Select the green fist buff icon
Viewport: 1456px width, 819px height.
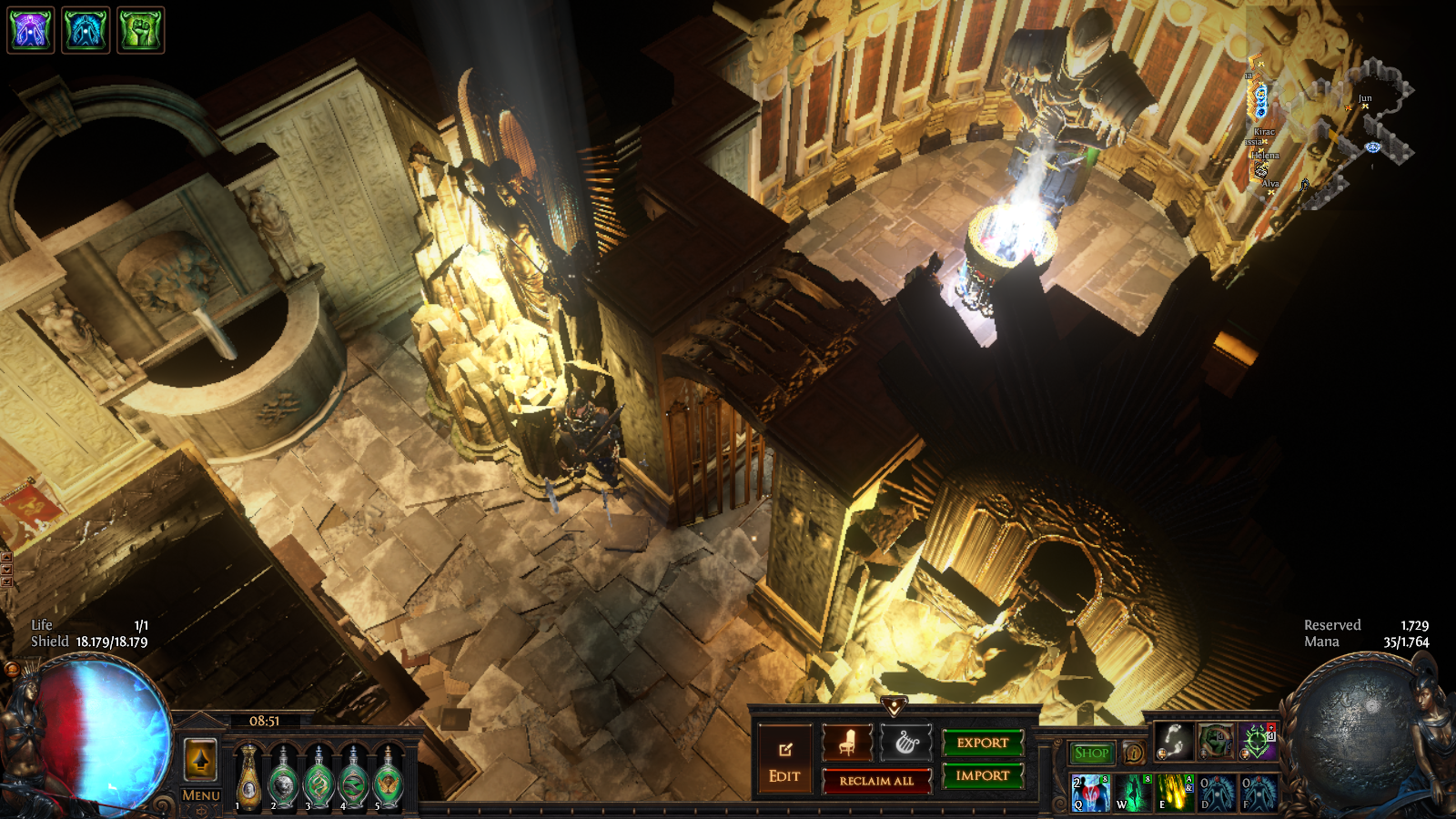tap(140, 30)
